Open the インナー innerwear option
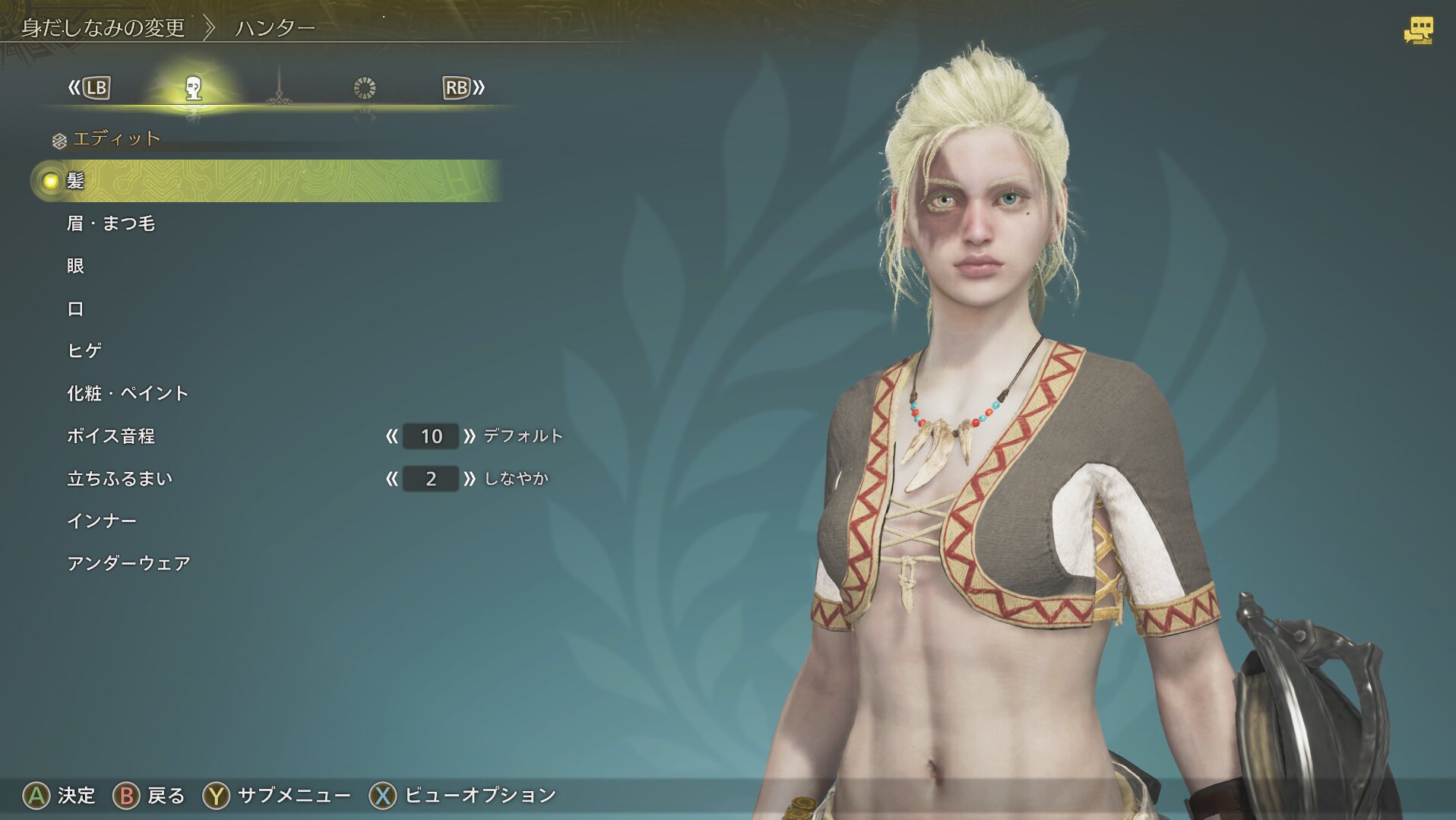 click(102, 521)
